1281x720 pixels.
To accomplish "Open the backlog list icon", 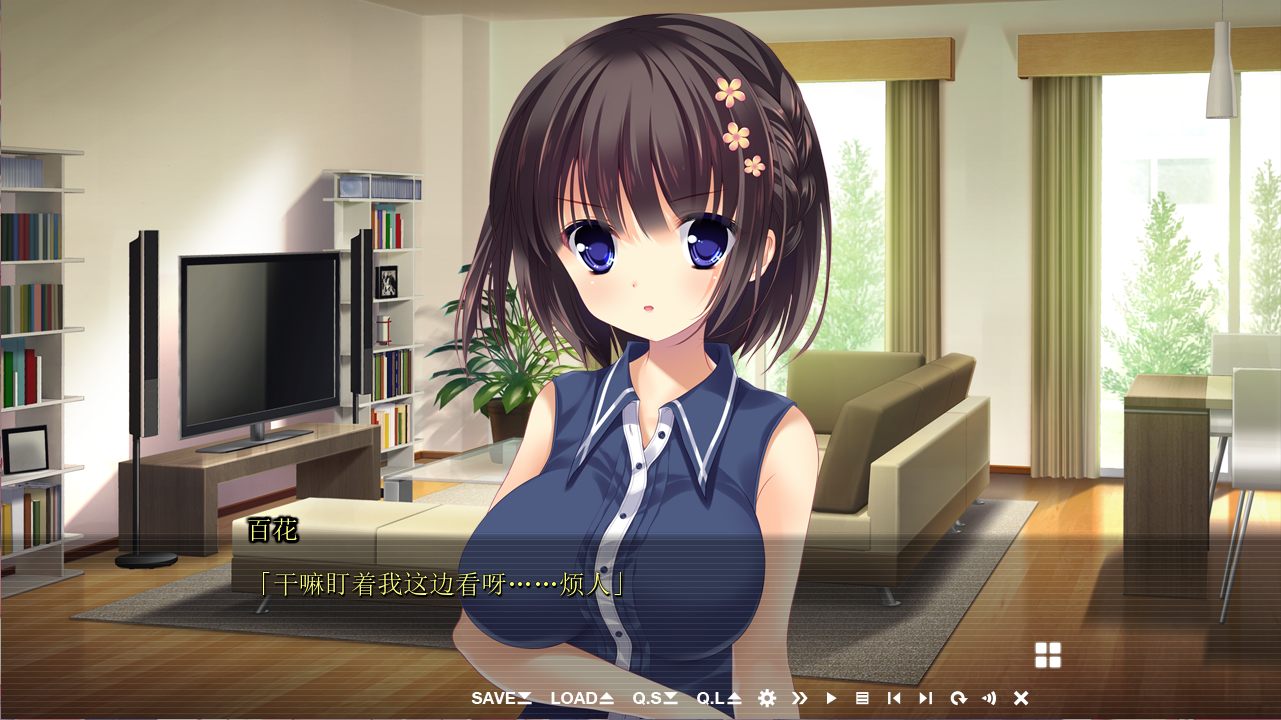I will (x=862, y=698).
